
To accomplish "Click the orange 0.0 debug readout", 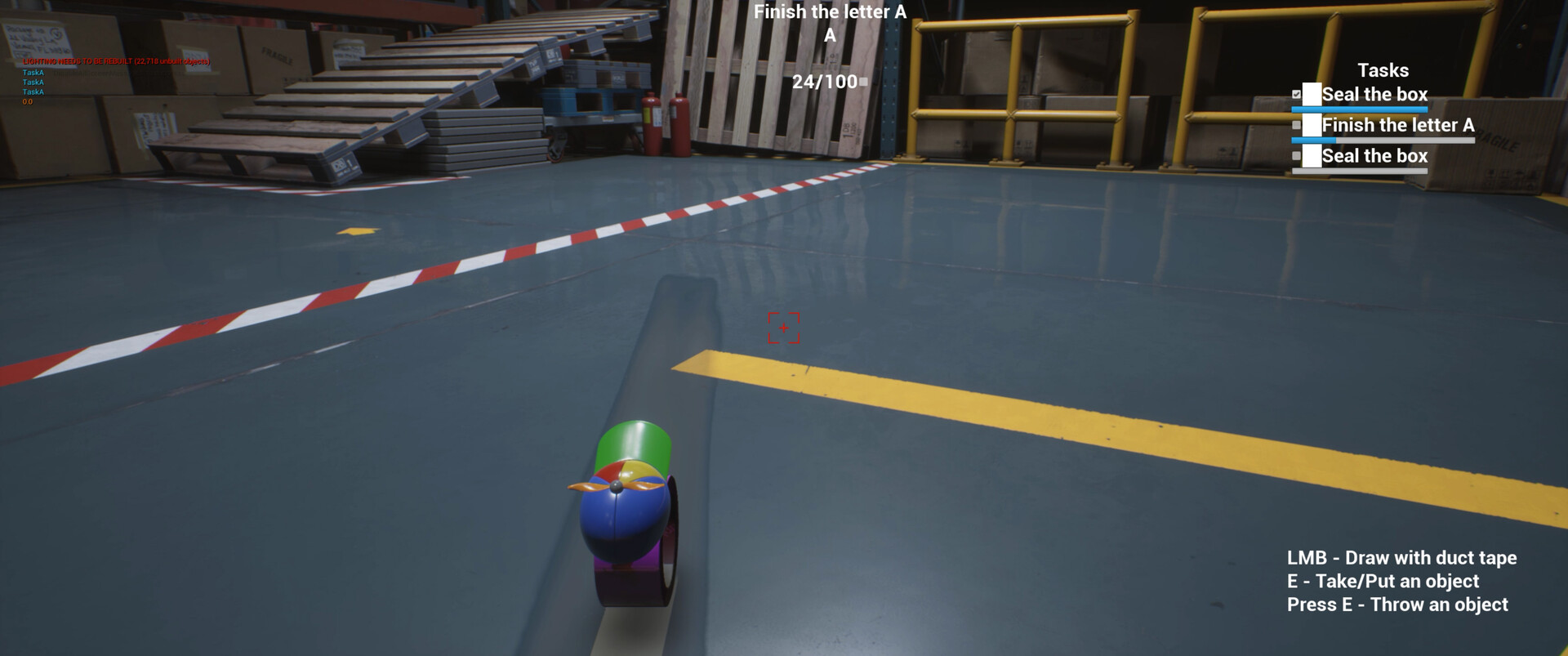I will (27, 102).
